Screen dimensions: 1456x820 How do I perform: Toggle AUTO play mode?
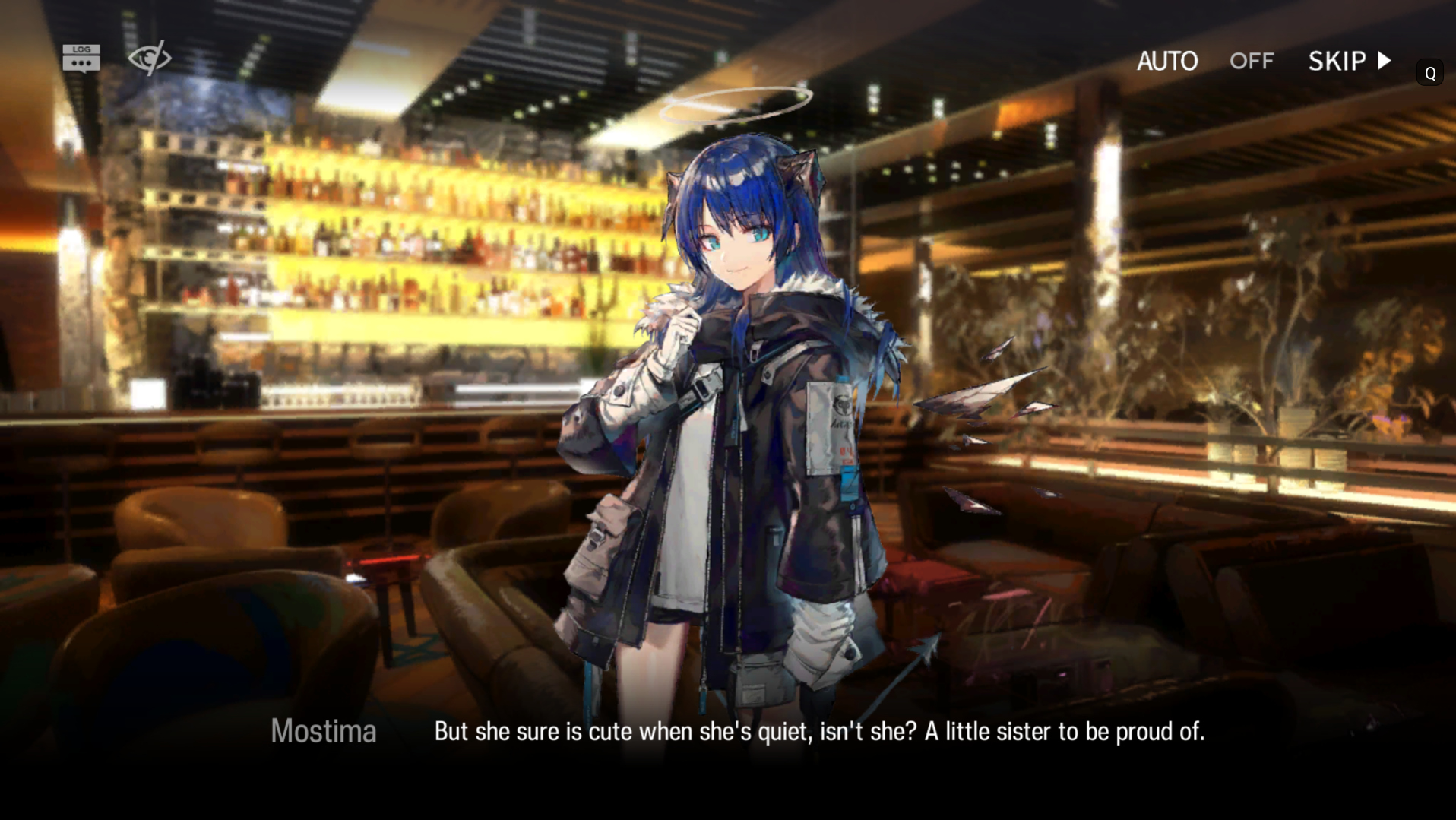[1204, 61]
